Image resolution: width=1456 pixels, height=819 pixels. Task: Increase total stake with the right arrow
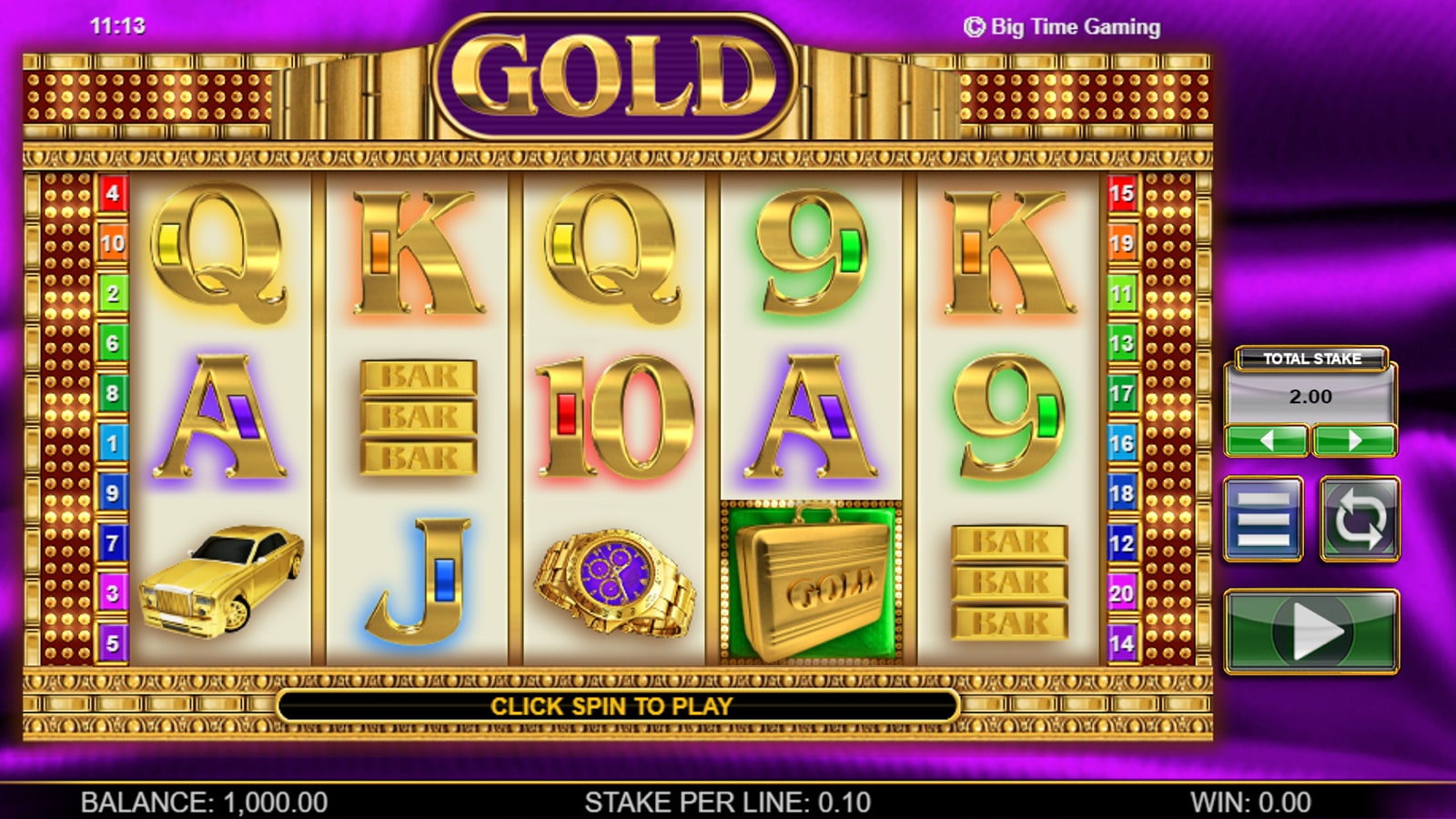point(1354,441)
